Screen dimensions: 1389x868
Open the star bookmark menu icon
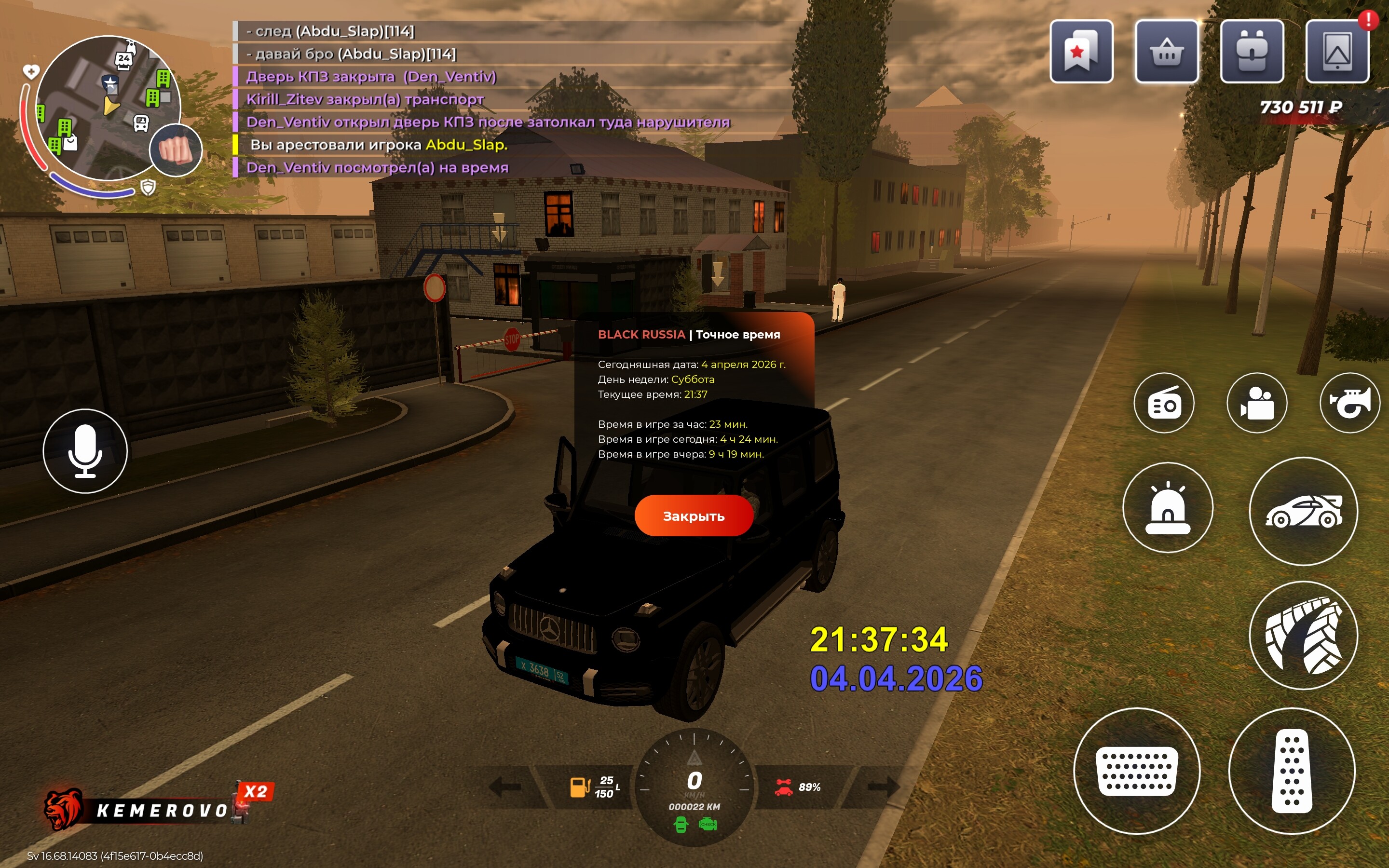tap(1081, 52)
